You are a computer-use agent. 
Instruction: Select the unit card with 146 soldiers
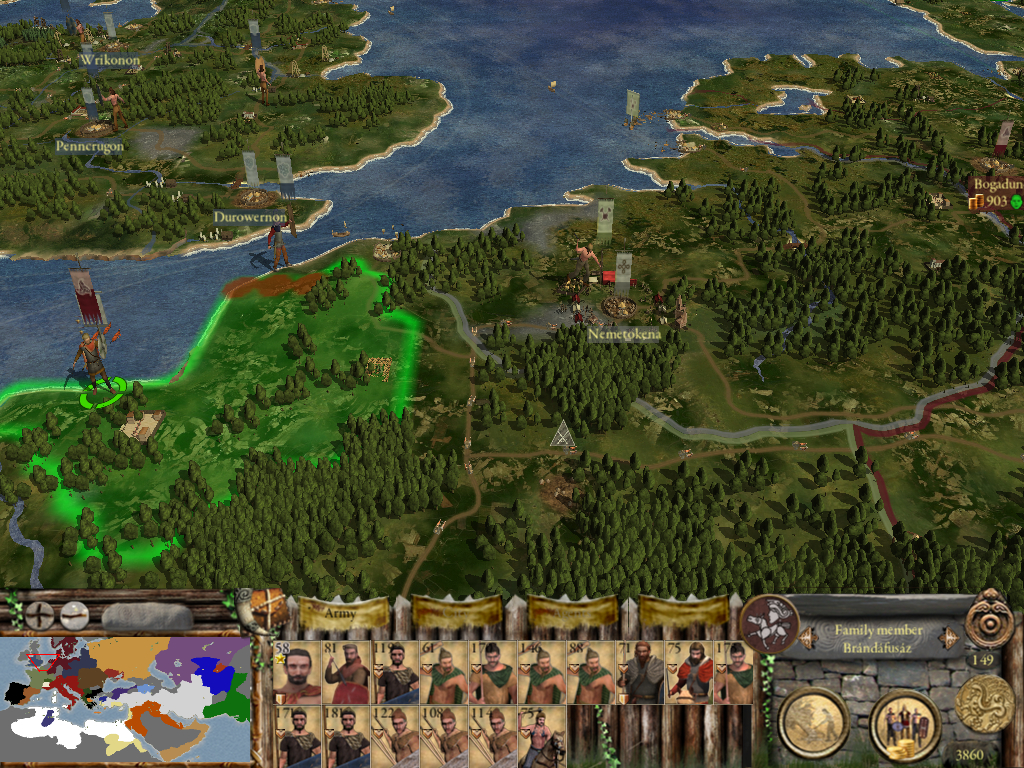click(x=543, y=672)
